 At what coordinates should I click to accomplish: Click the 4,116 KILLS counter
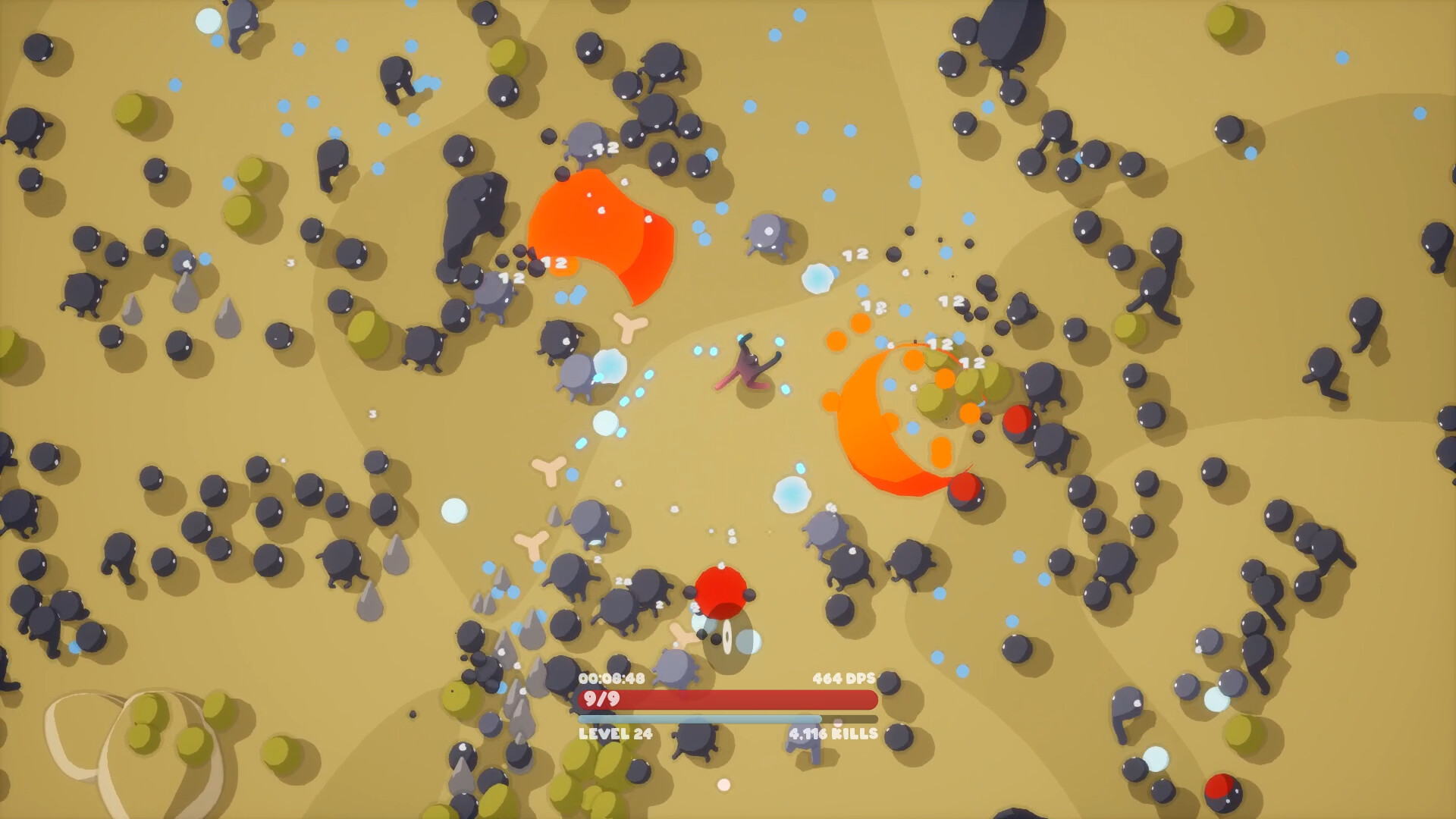[832, 734]
